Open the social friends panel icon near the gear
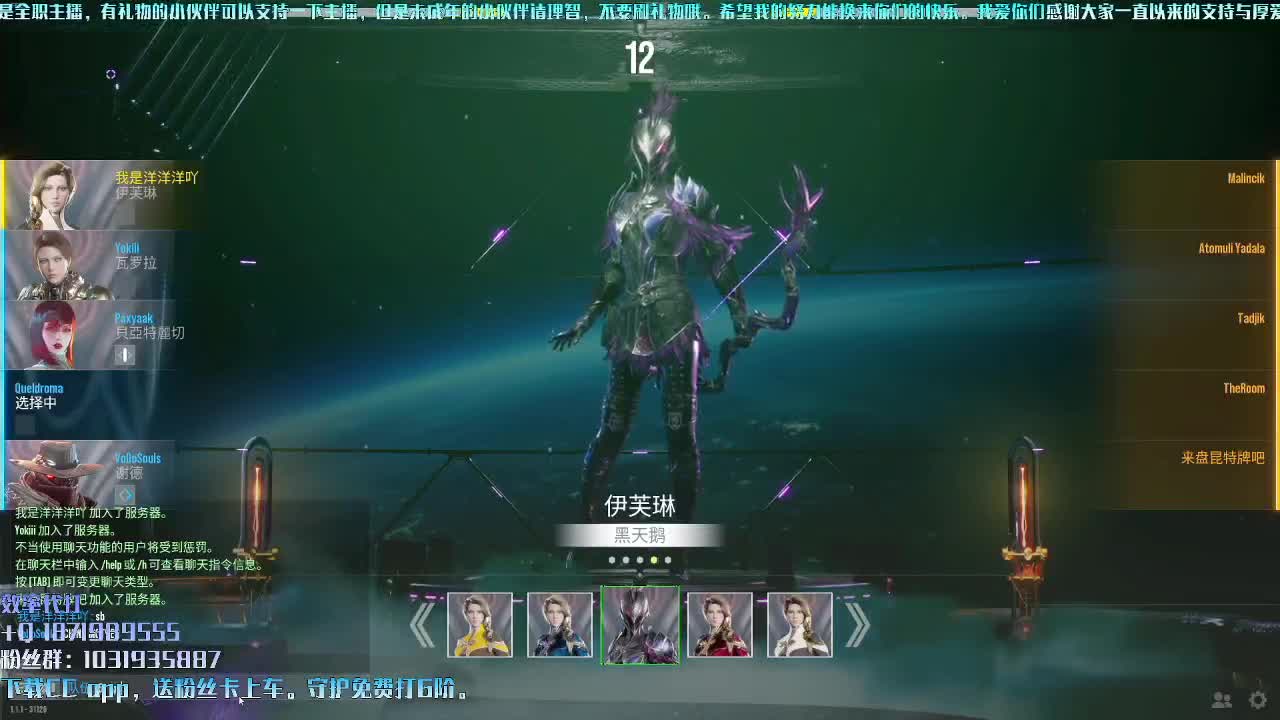The width and height of the screenshot is (1280, 720). coord(1220,700)
